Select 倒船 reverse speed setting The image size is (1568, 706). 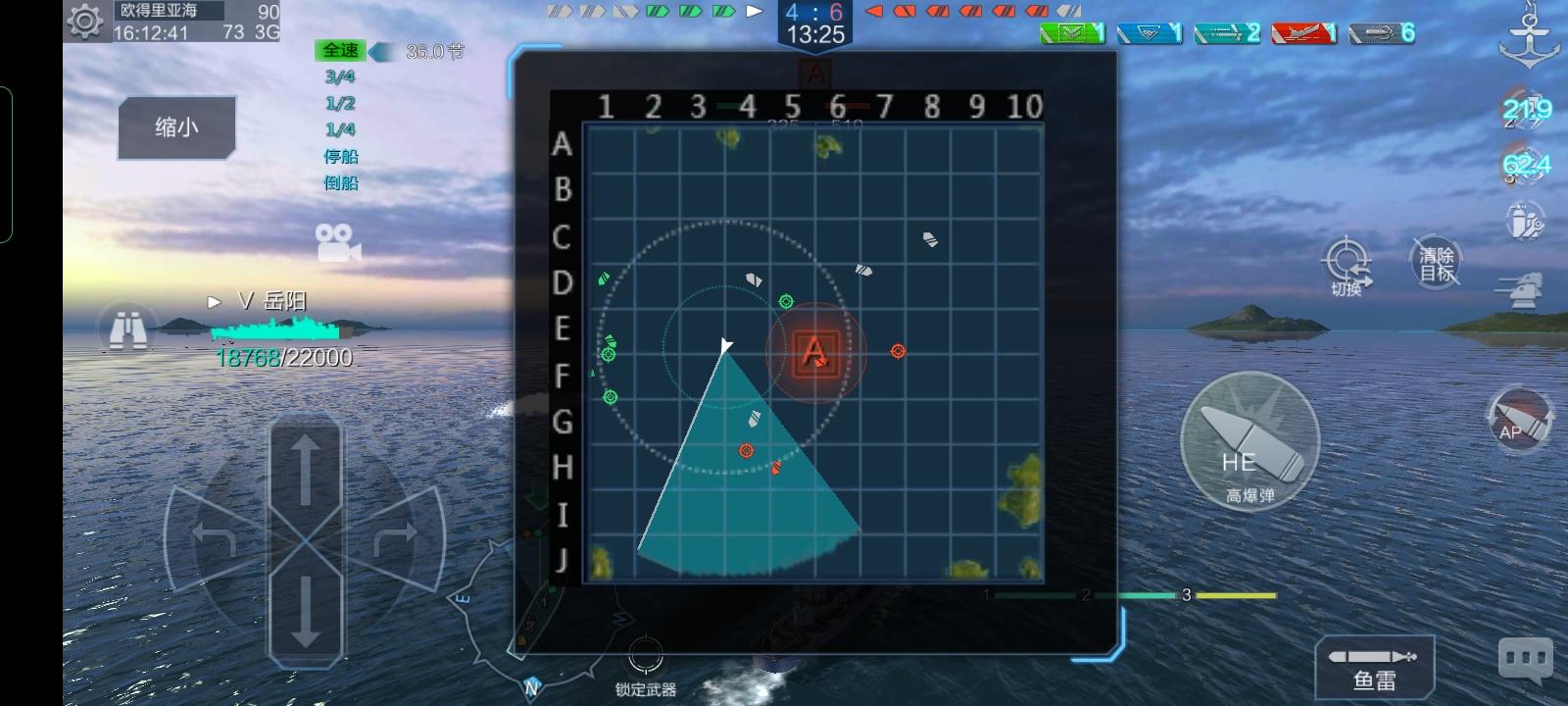tap(341, 182)
